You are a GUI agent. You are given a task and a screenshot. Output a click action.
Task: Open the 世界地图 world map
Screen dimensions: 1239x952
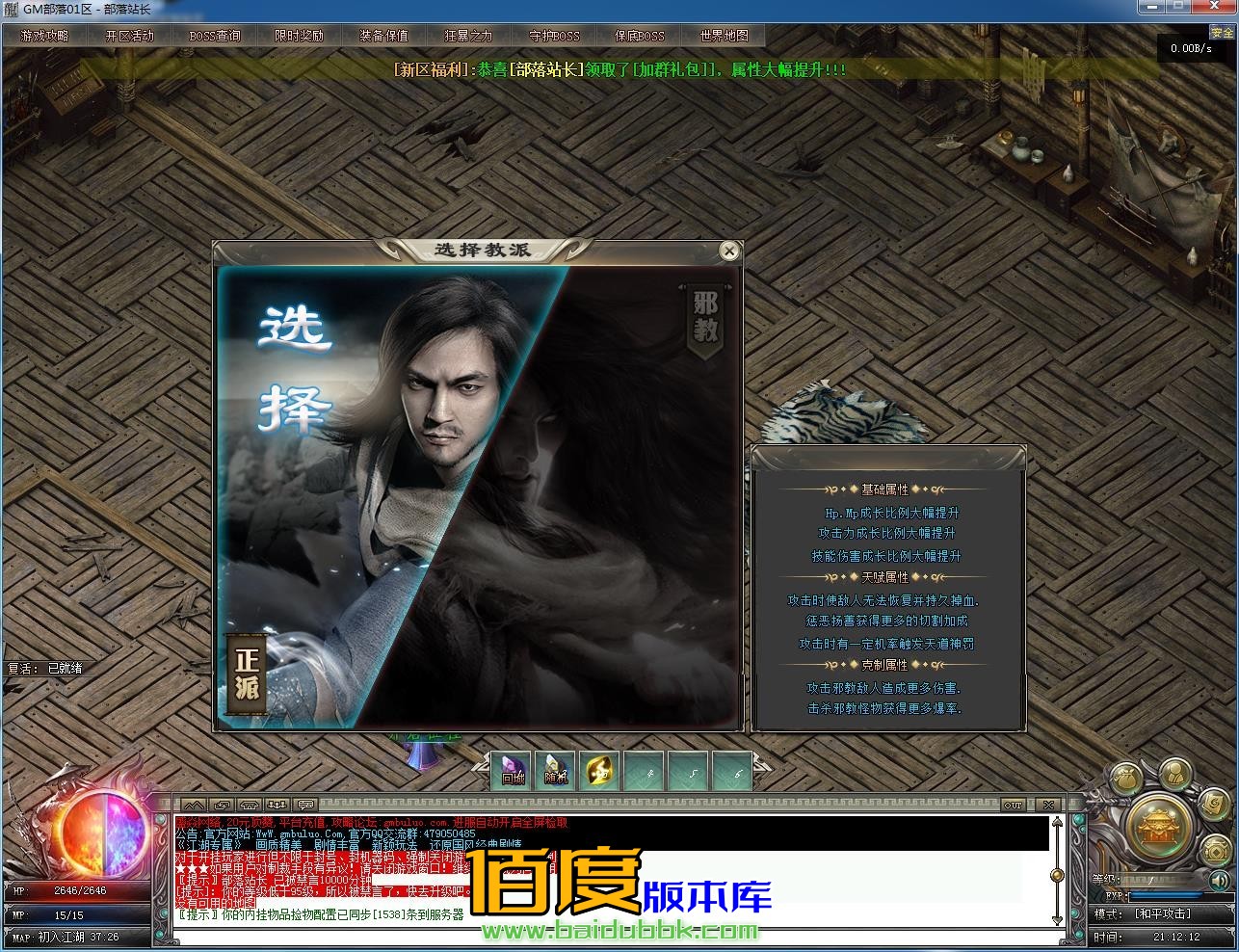[724, 36]
